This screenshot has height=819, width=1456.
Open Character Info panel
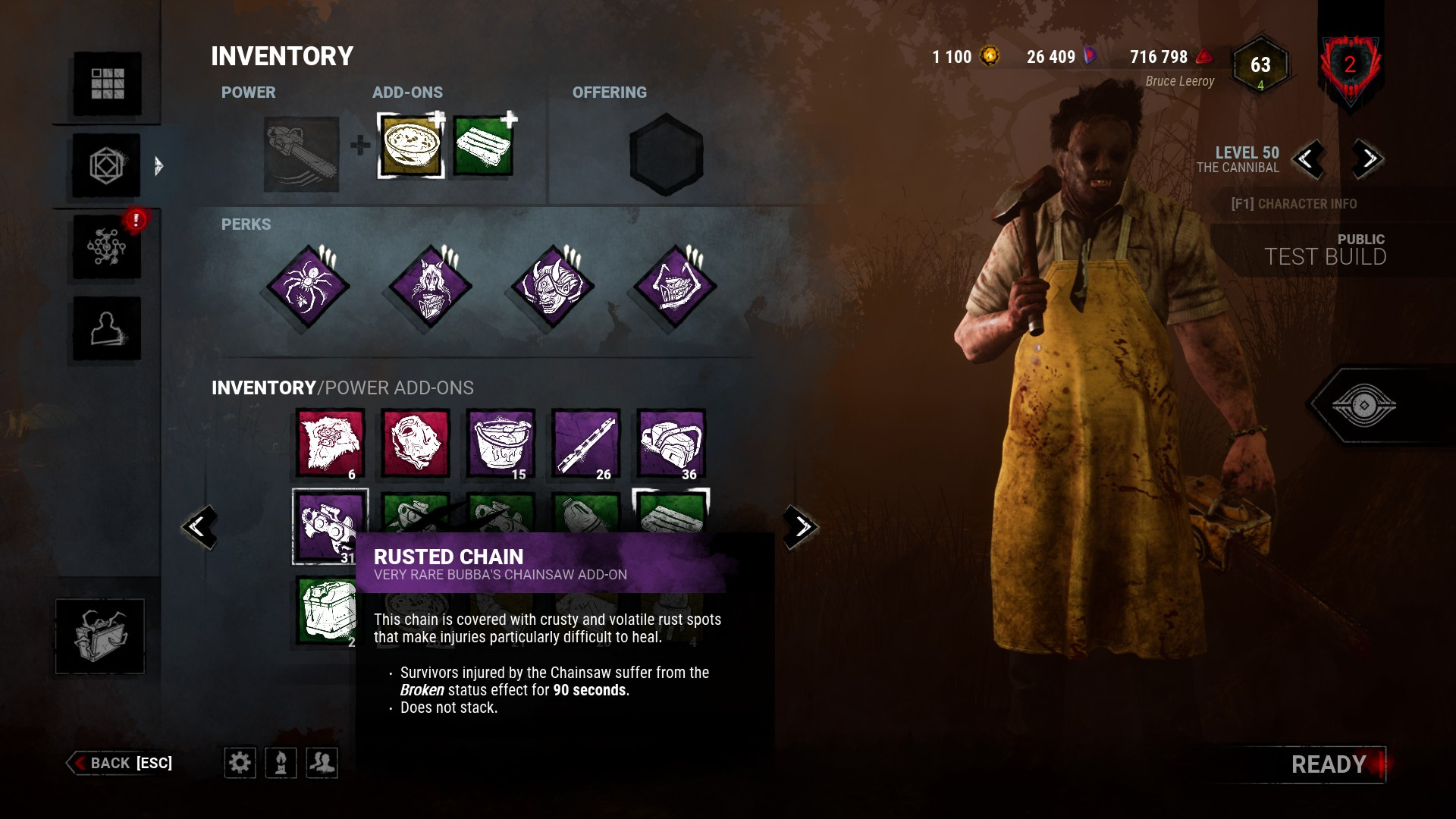pyautogui.click(x=1294, y=204)
